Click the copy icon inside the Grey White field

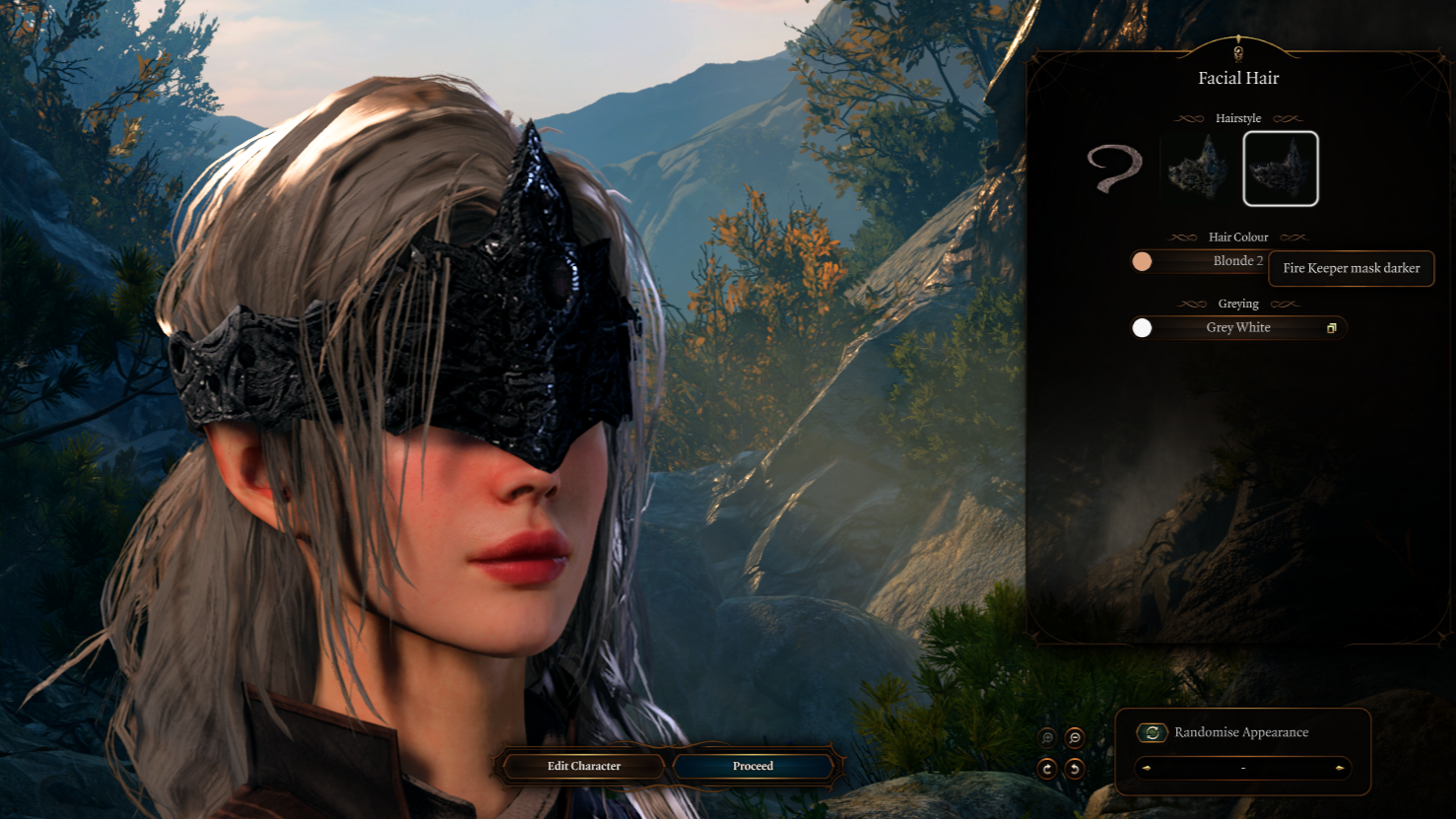click(1332, 327)
